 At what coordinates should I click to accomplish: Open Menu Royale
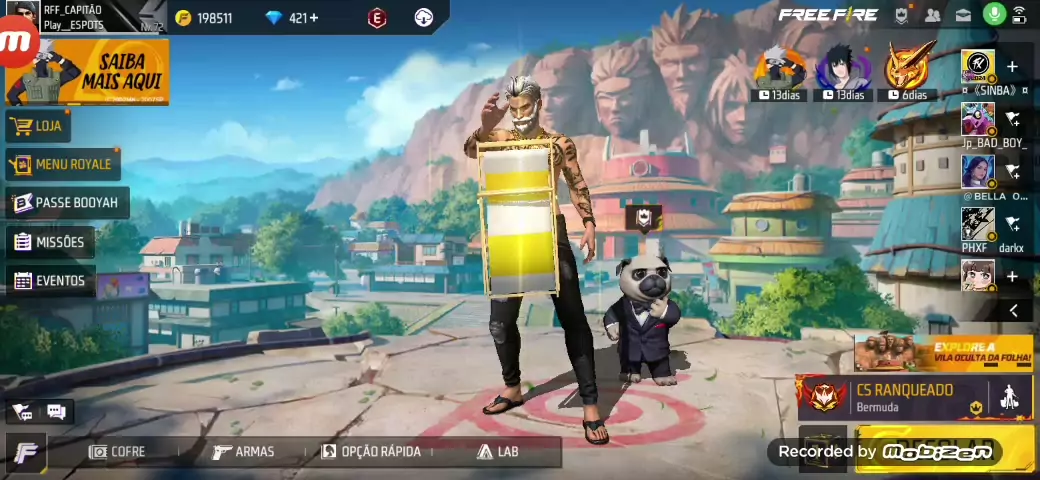click(x=61, y=164)
